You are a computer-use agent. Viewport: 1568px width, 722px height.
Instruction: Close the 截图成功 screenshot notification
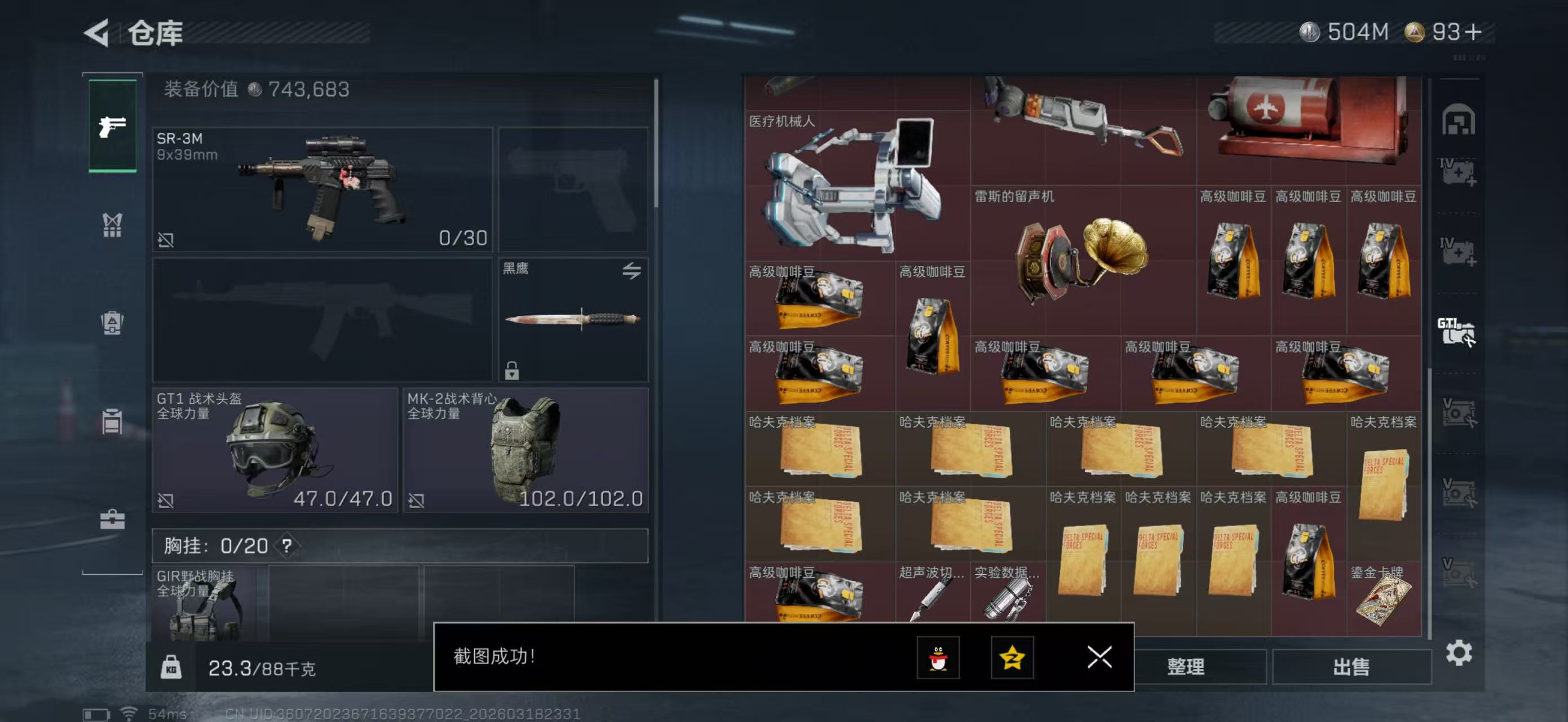point(1099,657)
